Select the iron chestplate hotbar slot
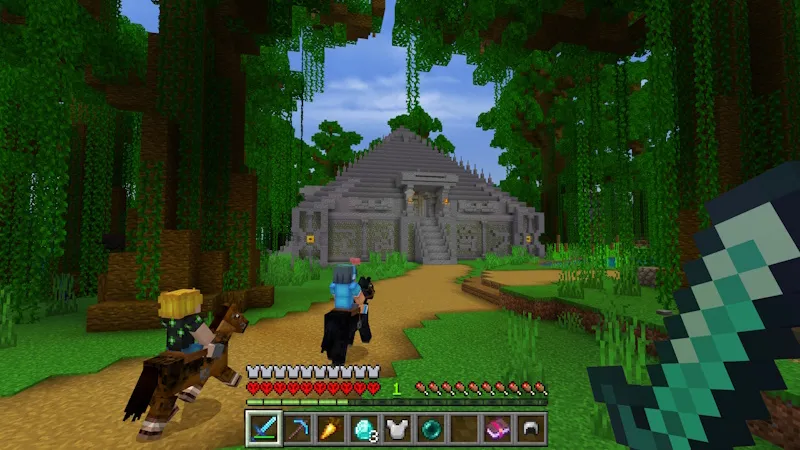 (397, 428)
